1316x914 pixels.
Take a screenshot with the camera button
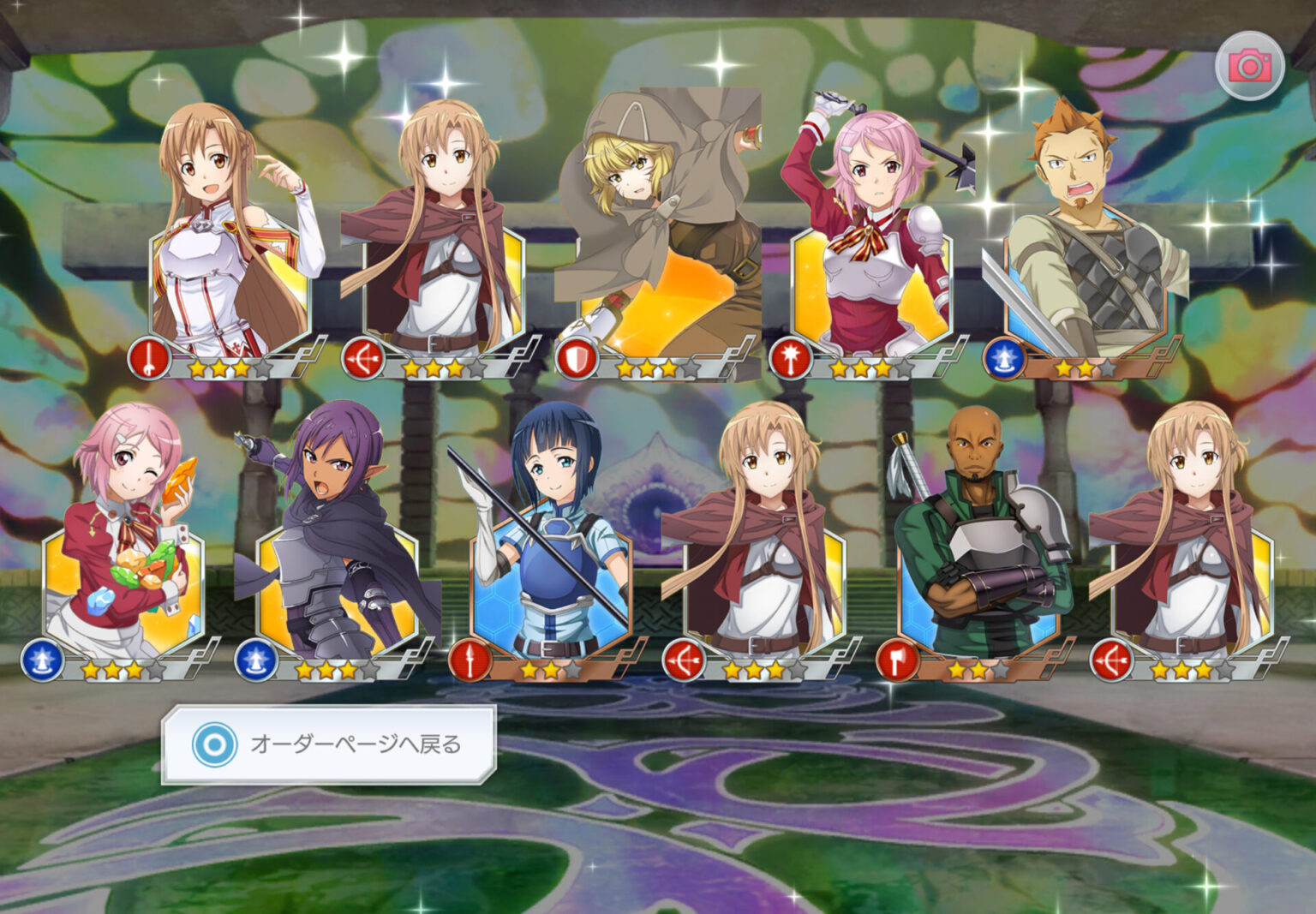tap(1249, 66)
